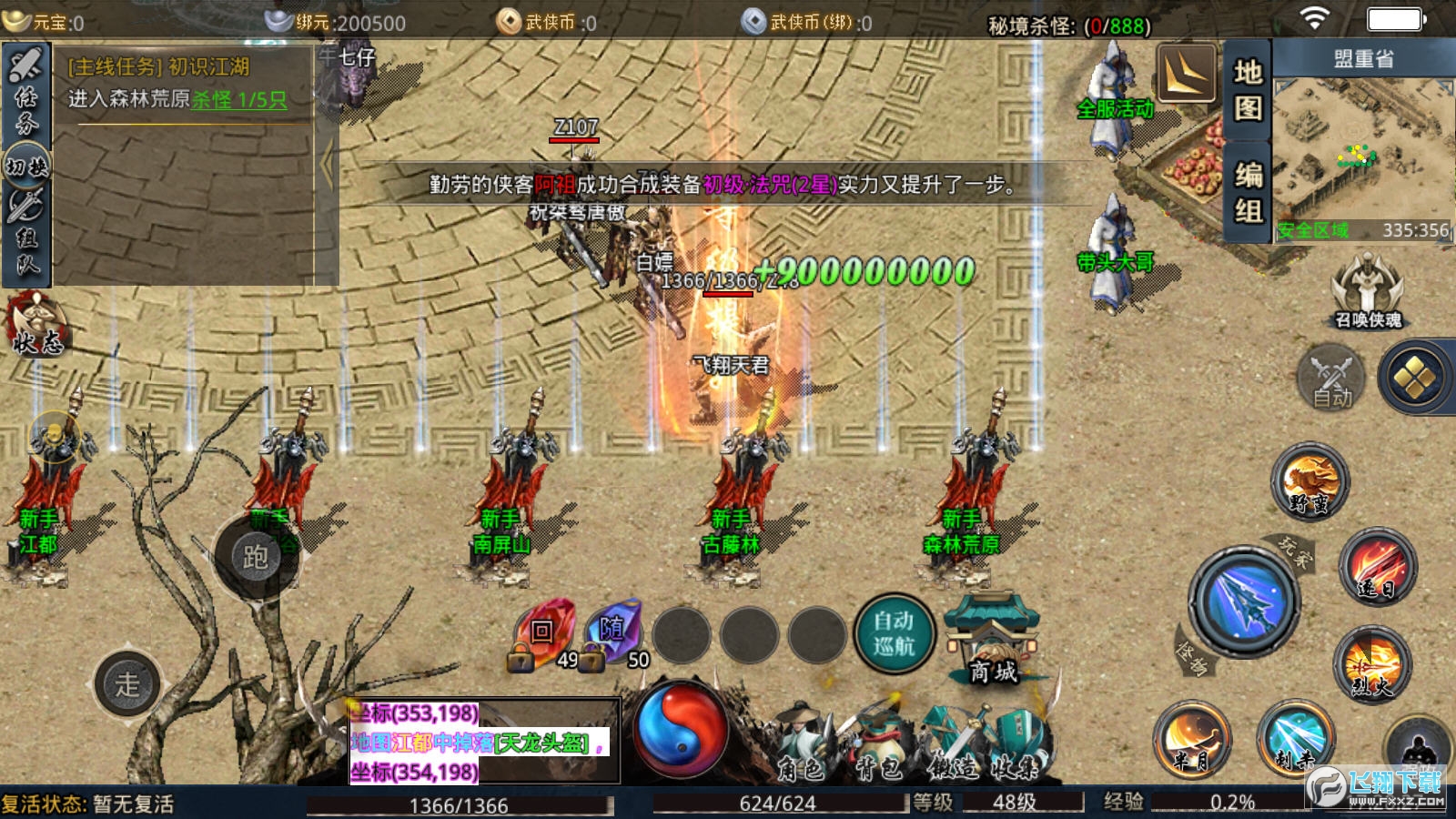Viewport: 1456px width, 819px height.
Task: Use the 逐日 skill
Action: tap(1378, 566)
